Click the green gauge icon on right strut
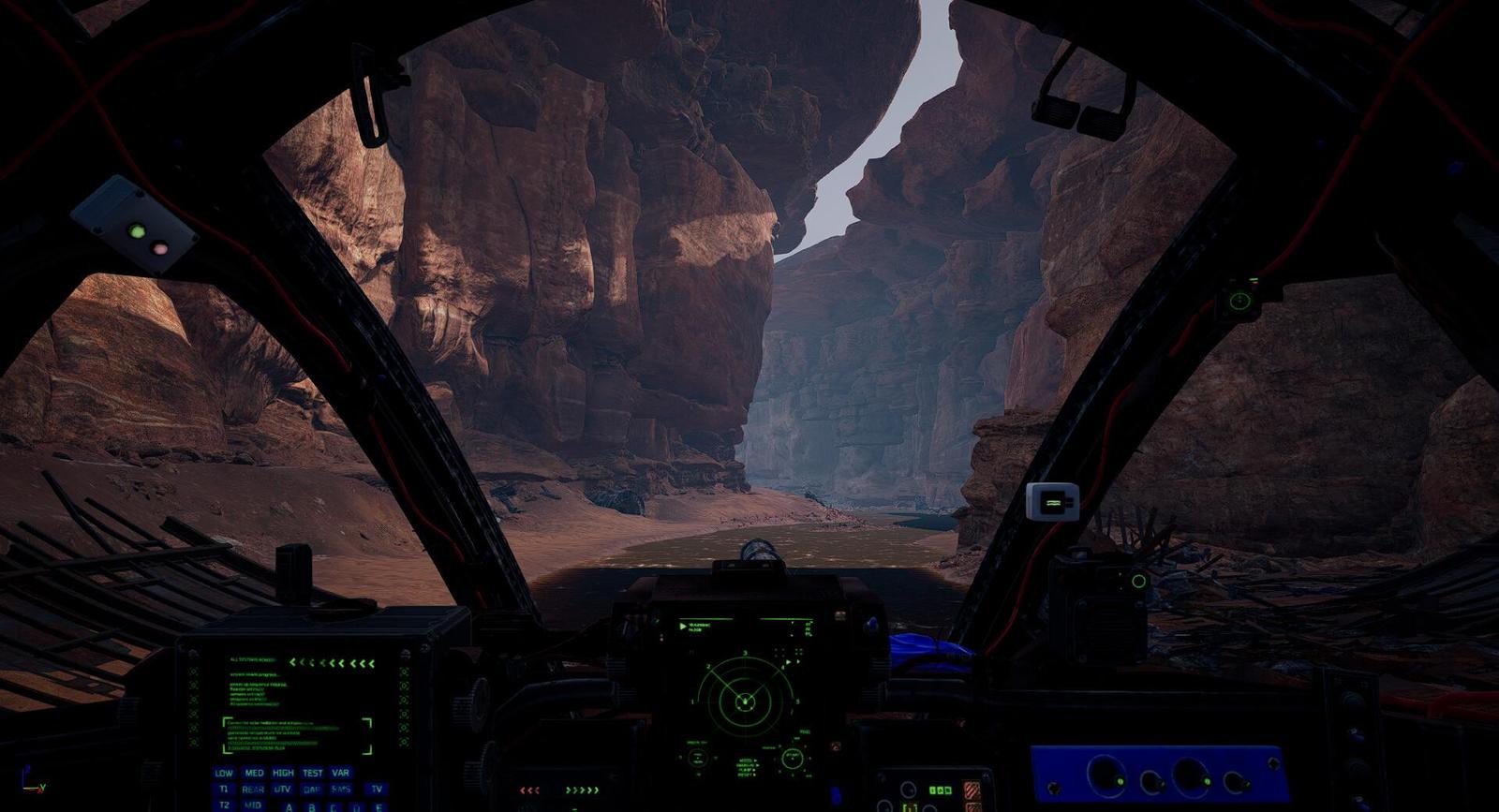The height and width of the screenshot is (812, 1499). click(1239, 300)
